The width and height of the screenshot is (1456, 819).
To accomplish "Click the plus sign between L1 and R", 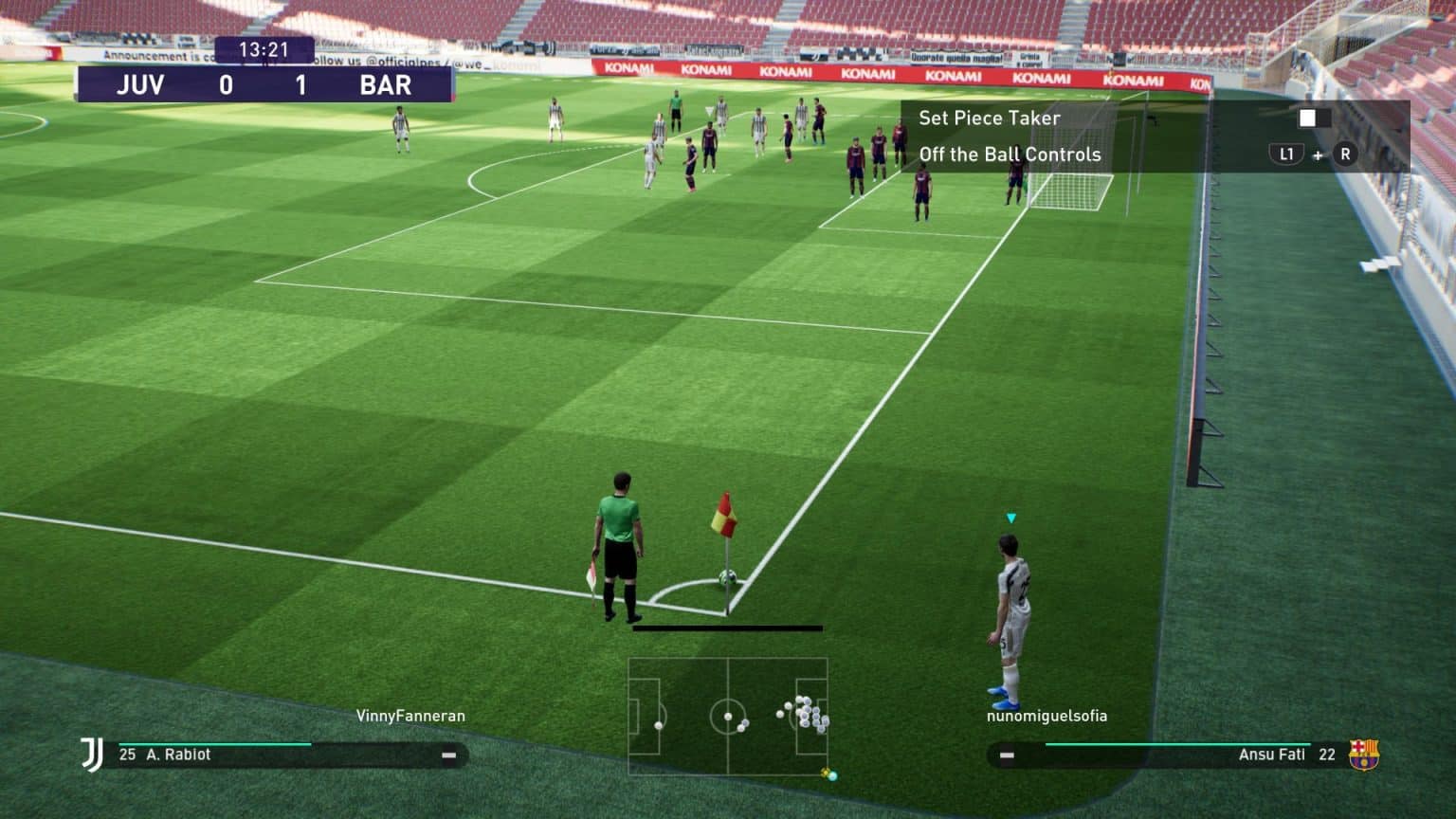I will 1317,154.
